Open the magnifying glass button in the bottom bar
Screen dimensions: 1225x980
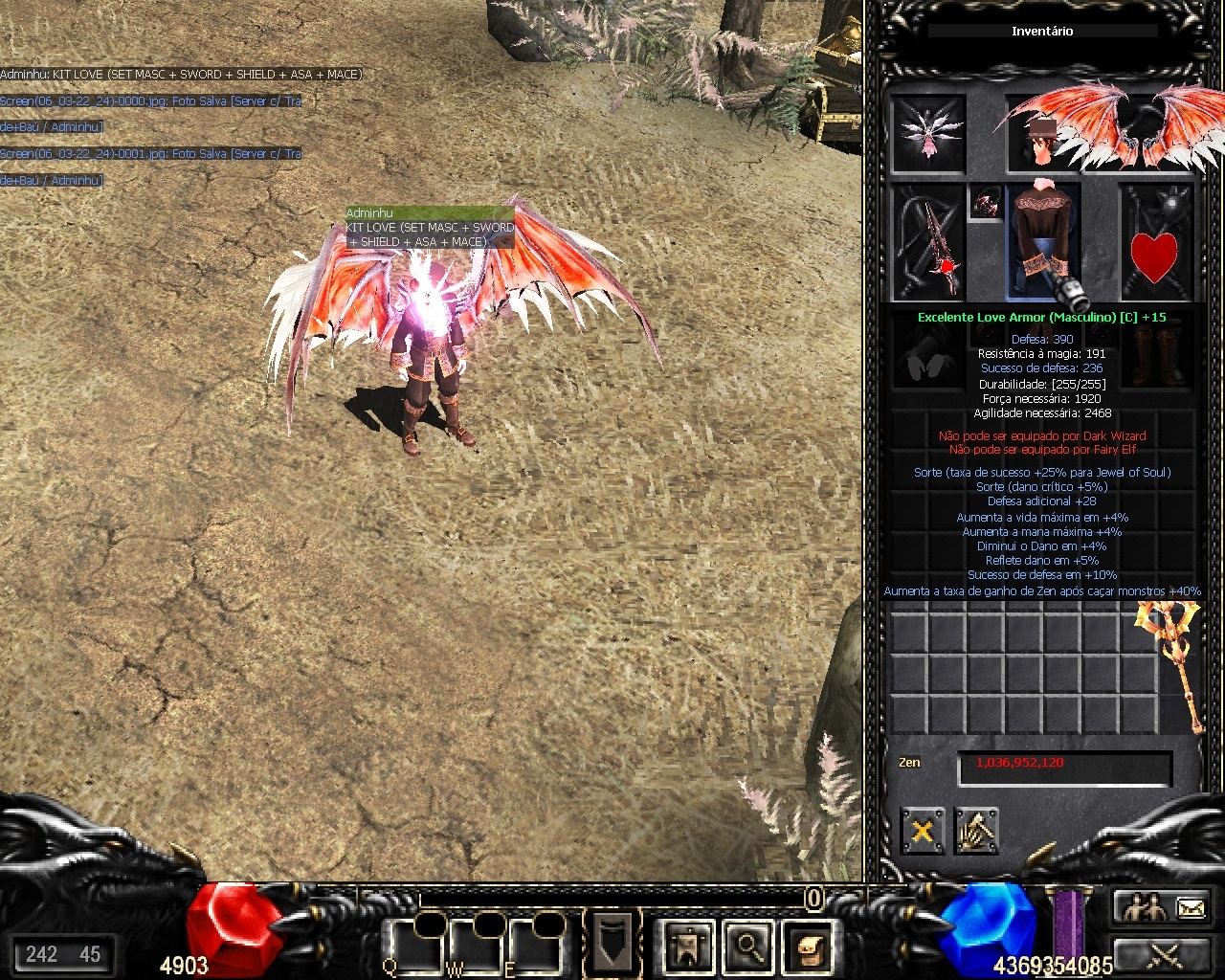point(748,947)
